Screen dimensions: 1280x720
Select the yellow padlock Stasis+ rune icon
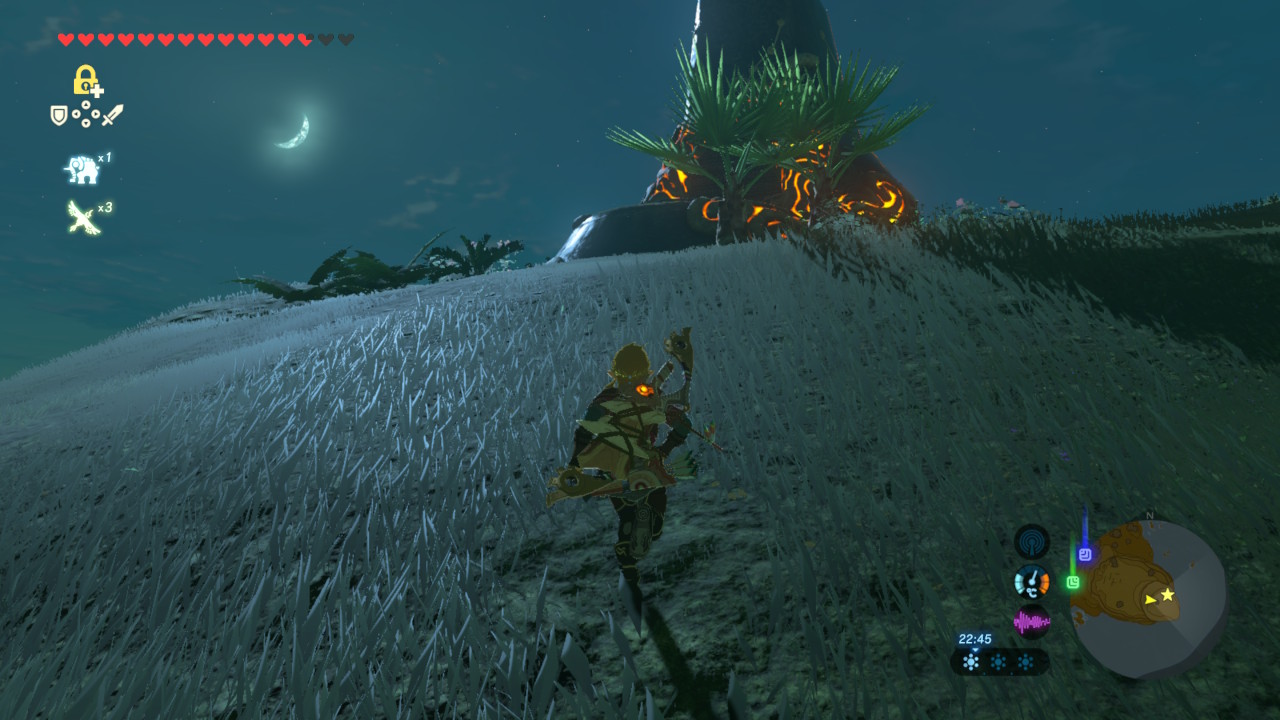click(86, 80)
